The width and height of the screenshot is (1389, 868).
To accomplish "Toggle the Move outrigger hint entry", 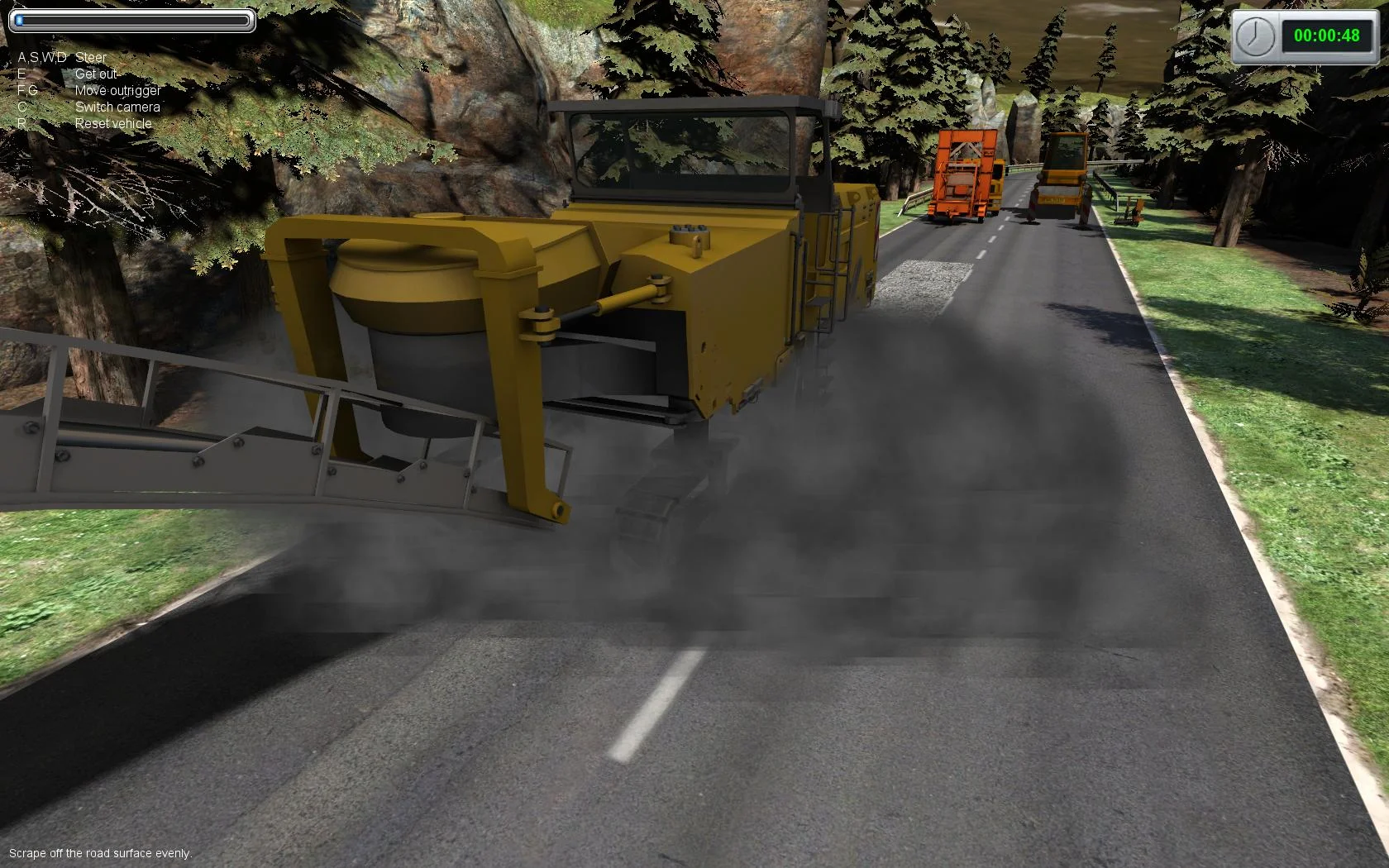I will (117, 91).
